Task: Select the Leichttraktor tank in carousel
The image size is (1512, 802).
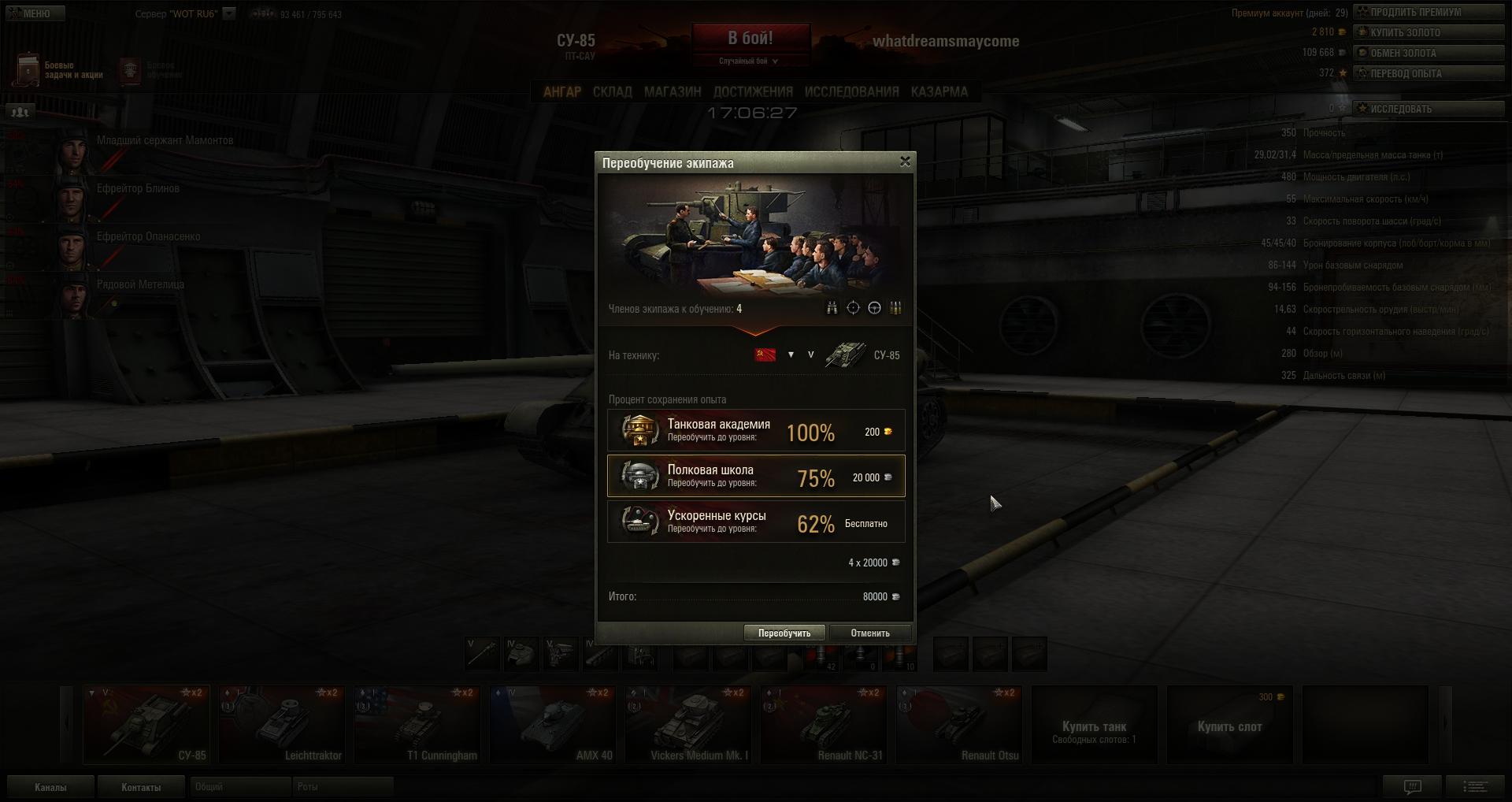Action: 282,725
